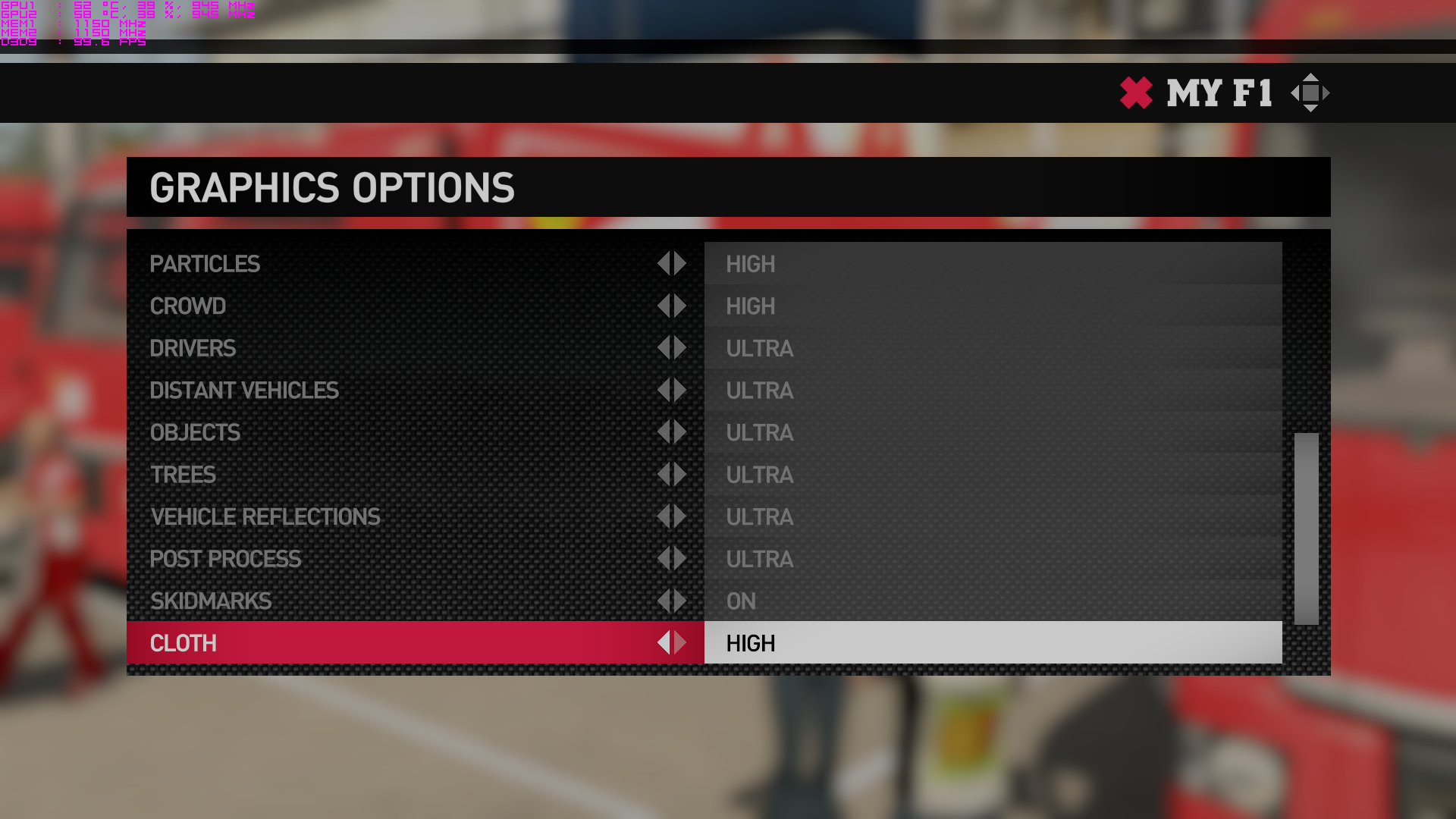Select the Vehicle Reflections option
This screenshot has width=1456, height=819.
[265, 517]
